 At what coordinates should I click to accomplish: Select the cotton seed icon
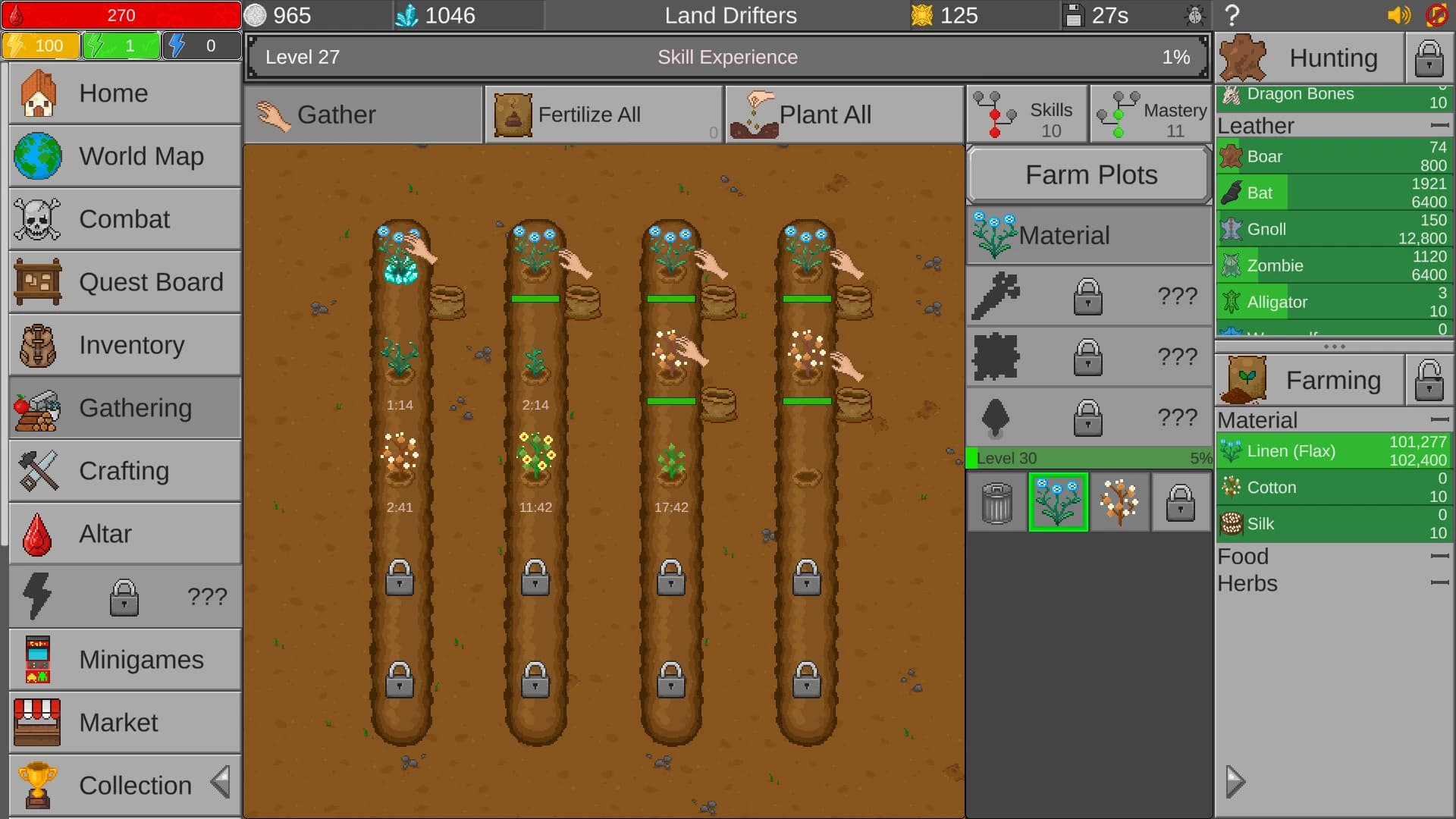[x=1120, y=502]
